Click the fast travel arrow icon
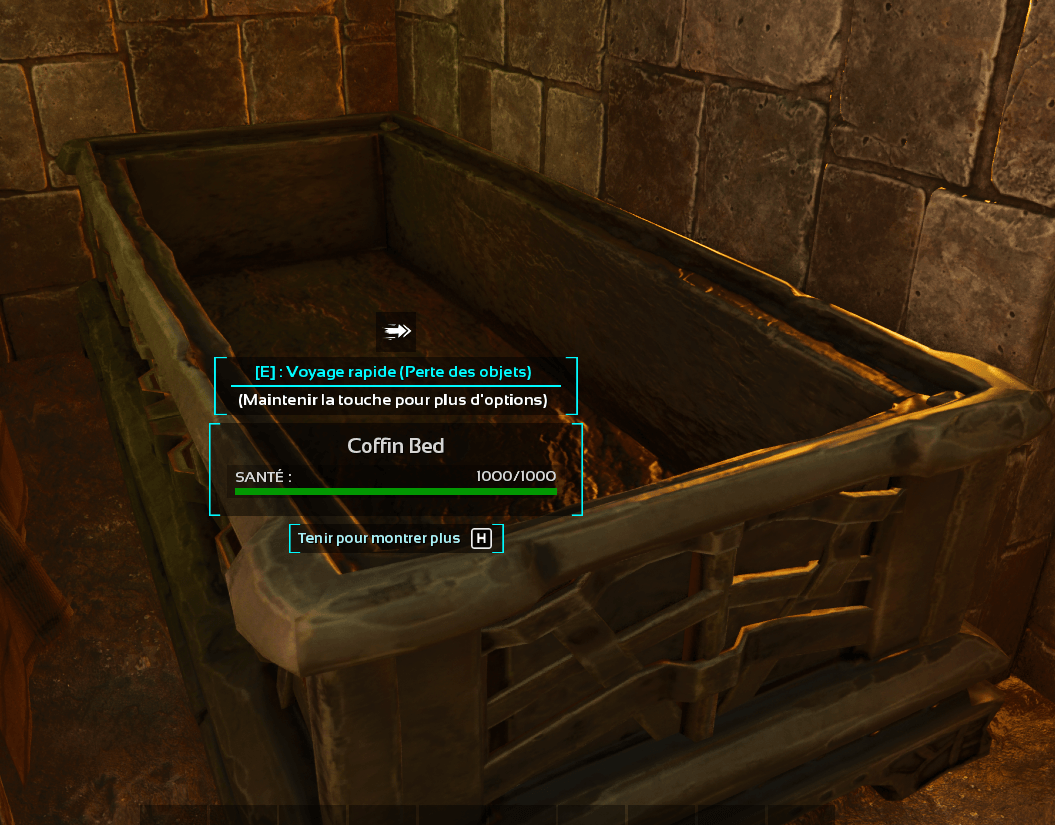 396,331
